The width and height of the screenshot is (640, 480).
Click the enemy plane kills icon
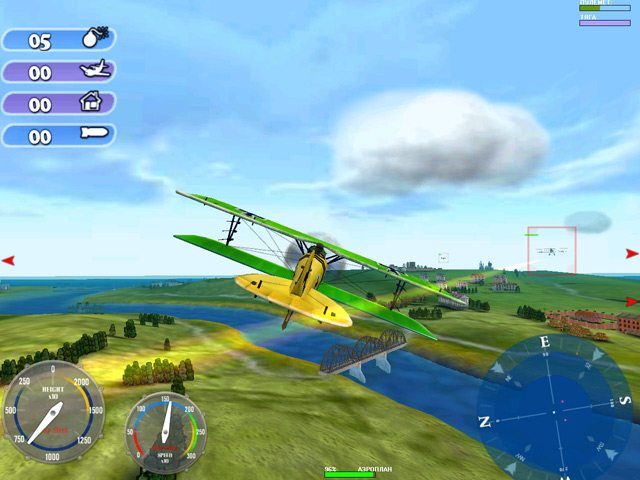click(97, 71)
